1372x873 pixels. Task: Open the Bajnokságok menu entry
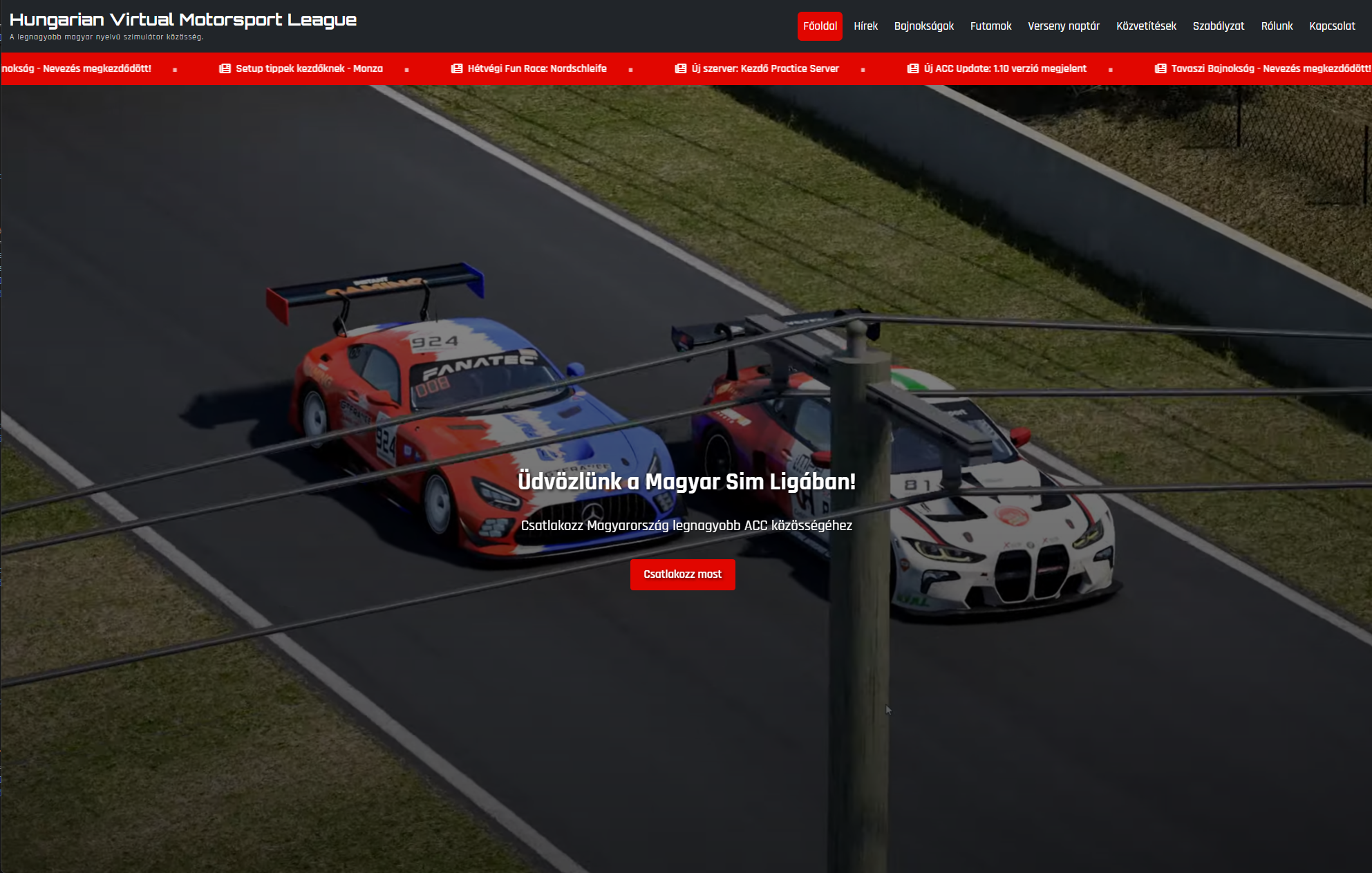click(923, 26)
